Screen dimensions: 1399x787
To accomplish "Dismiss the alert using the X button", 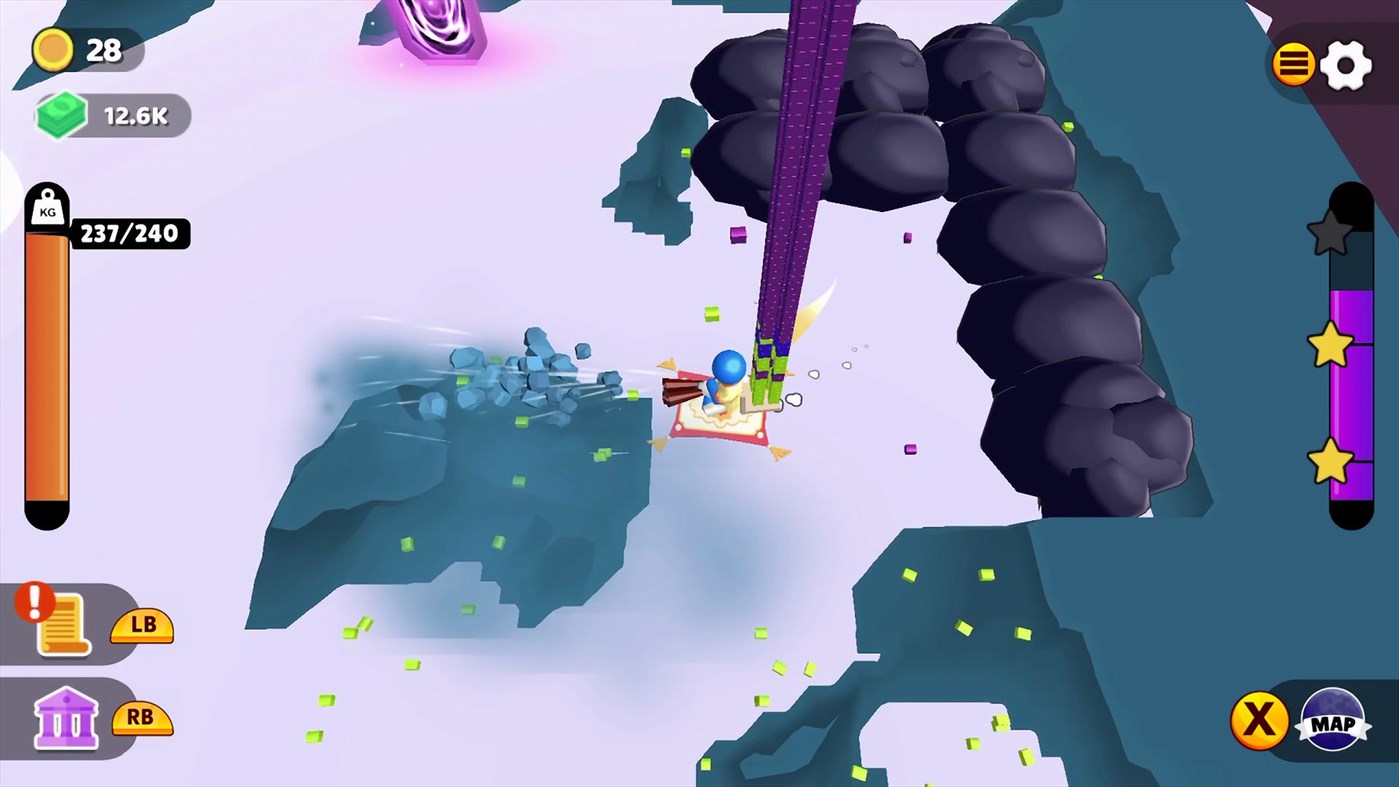I will pyautogui.click(x=1259, y=720).
